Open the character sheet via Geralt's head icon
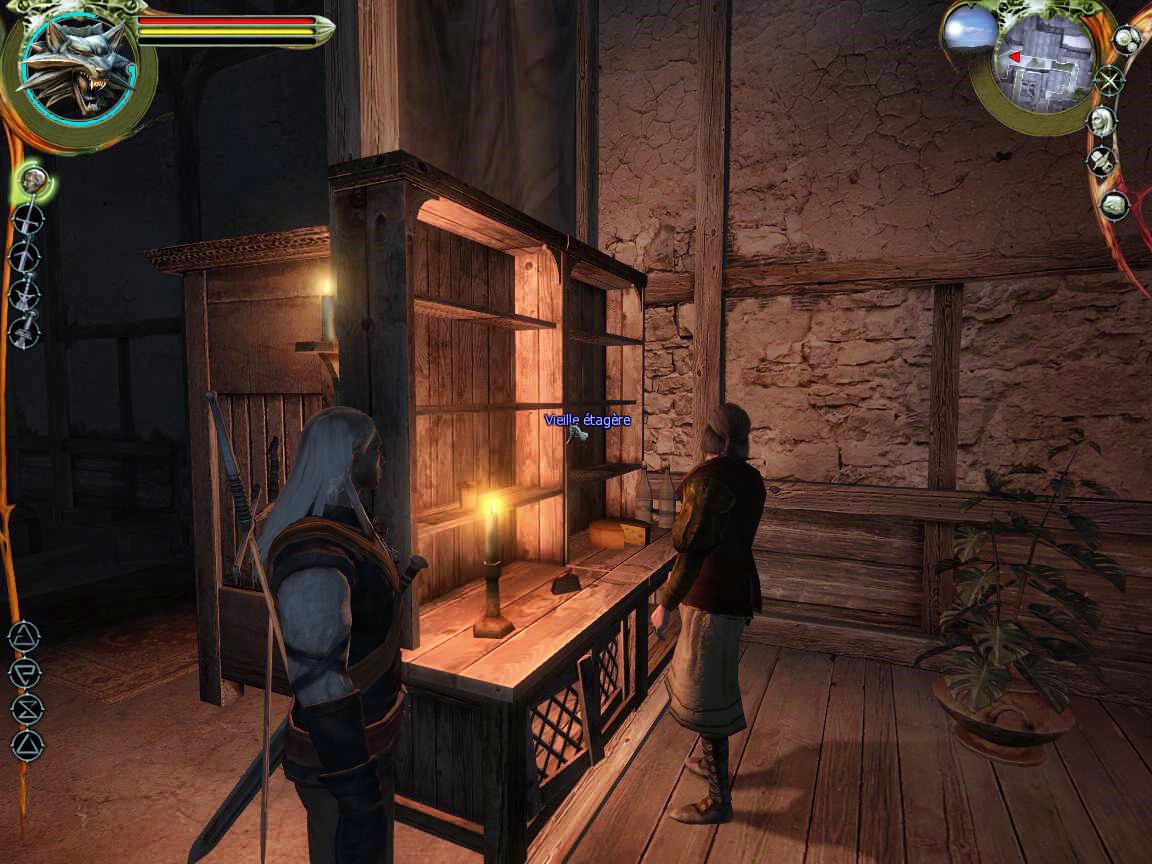Screen dimensions: 1152x864 pyautogui.click(x=1101, y=121)
